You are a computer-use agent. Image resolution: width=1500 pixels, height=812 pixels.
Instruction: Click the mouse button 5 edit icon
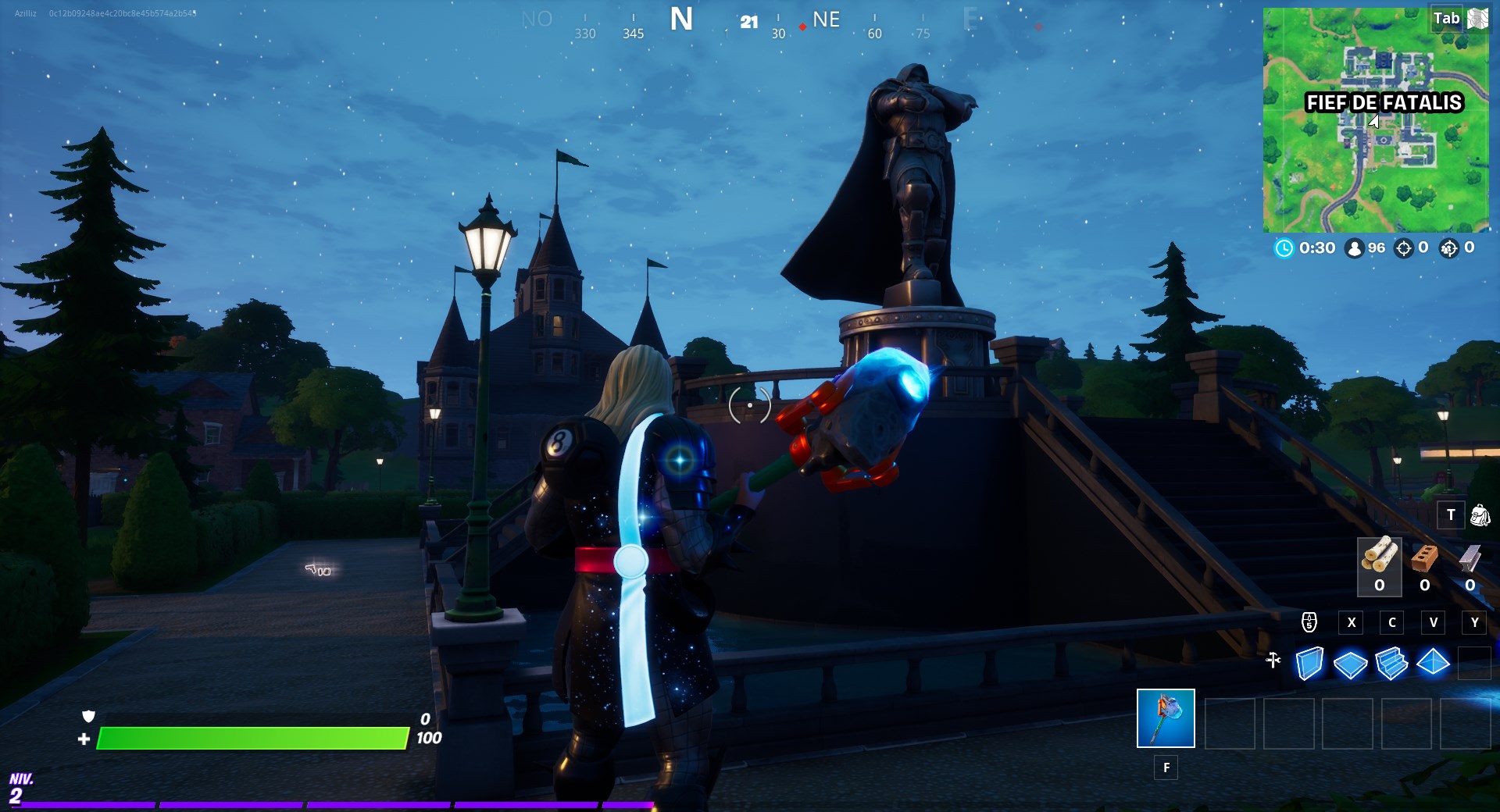(x=1309, y=622)
